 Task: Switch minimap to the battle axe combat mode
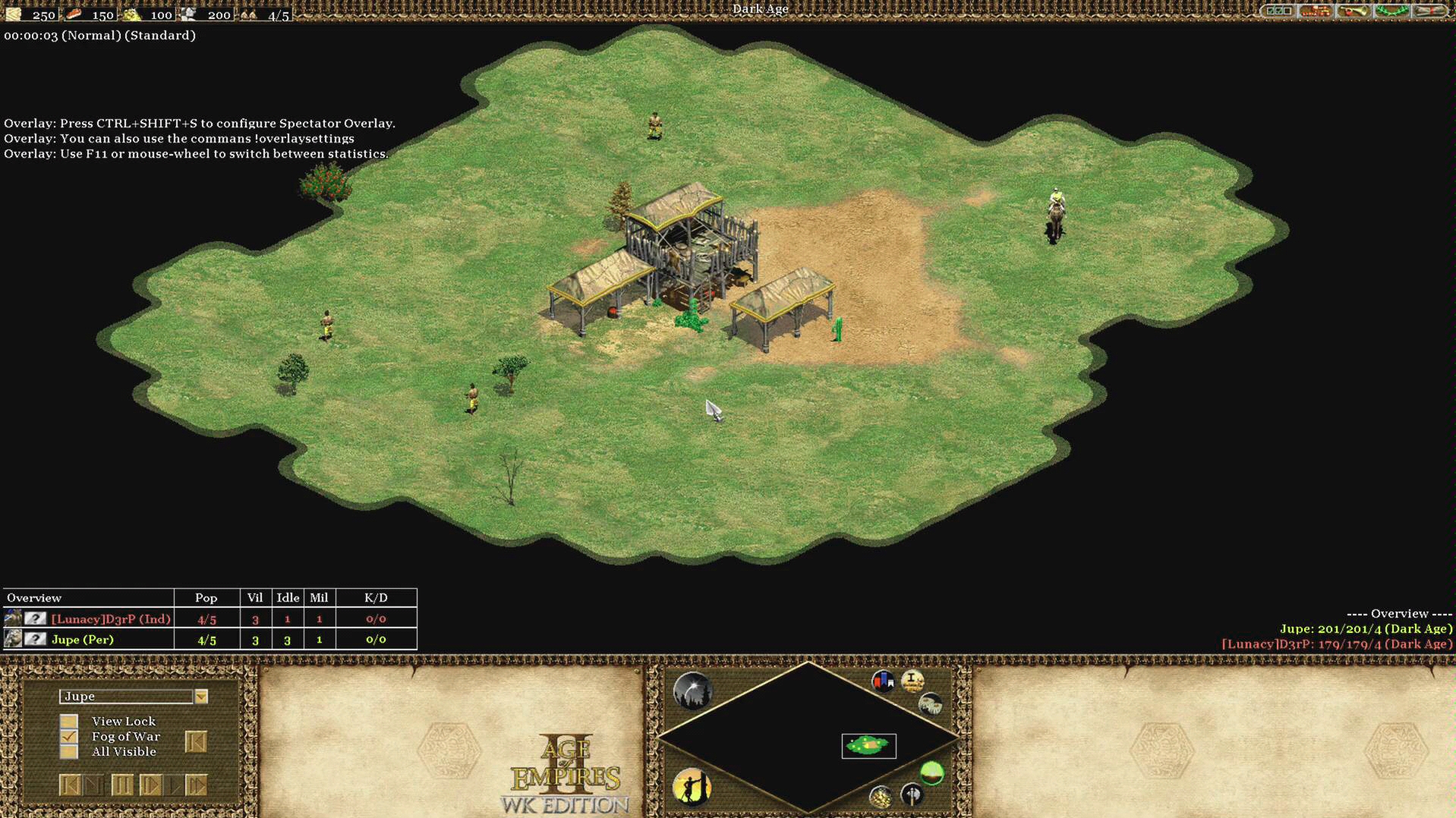[912, 794]
